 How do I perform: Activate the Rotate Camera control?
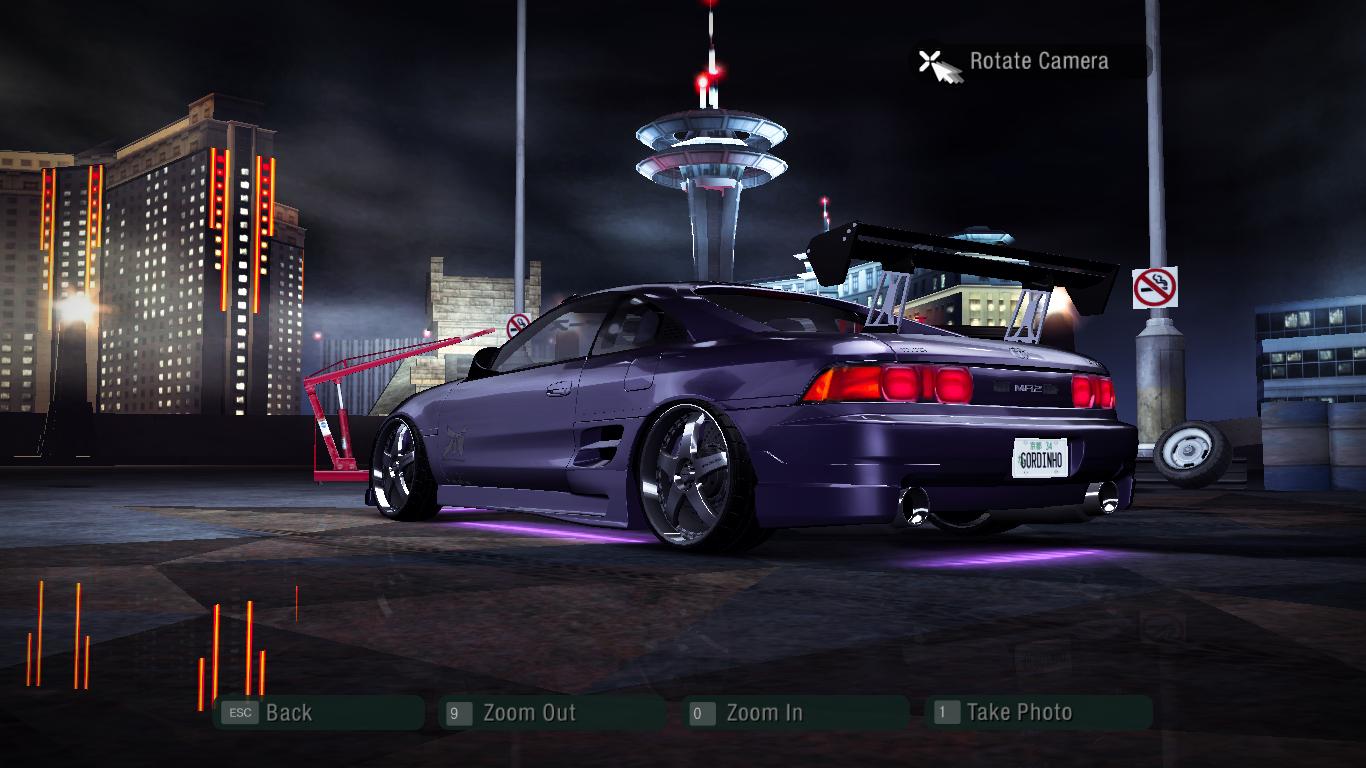[x=1037, y=62]
